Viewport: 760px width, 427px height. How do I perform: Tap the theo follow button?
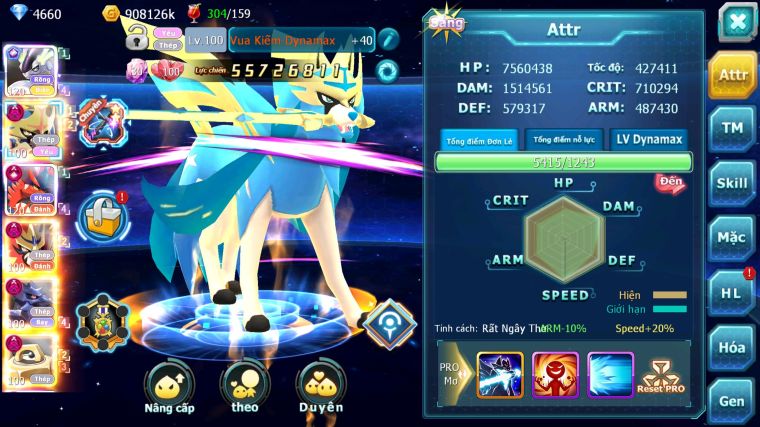(245, 387)
